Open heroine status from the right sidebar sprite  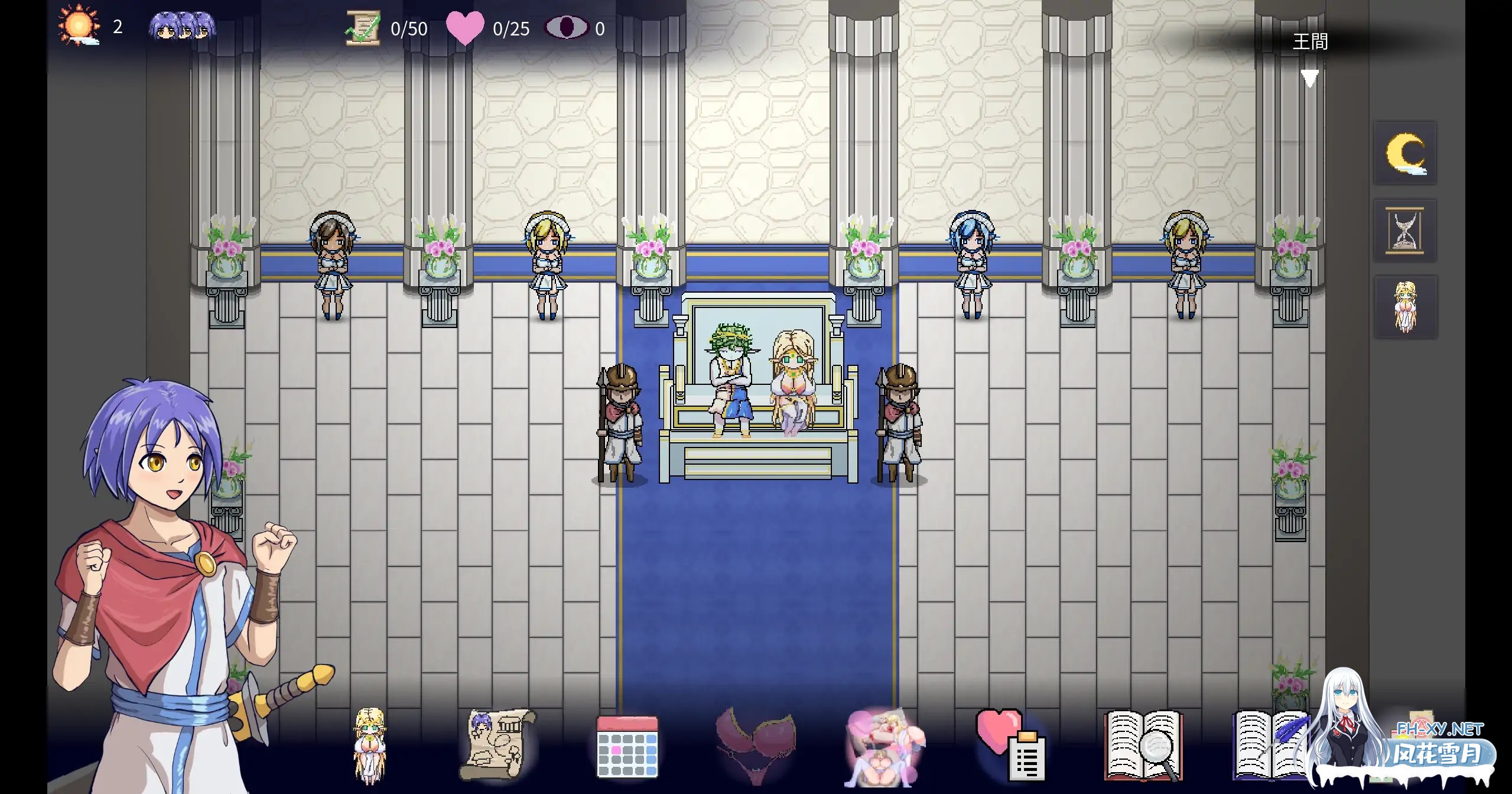(x=1405, y=306)
